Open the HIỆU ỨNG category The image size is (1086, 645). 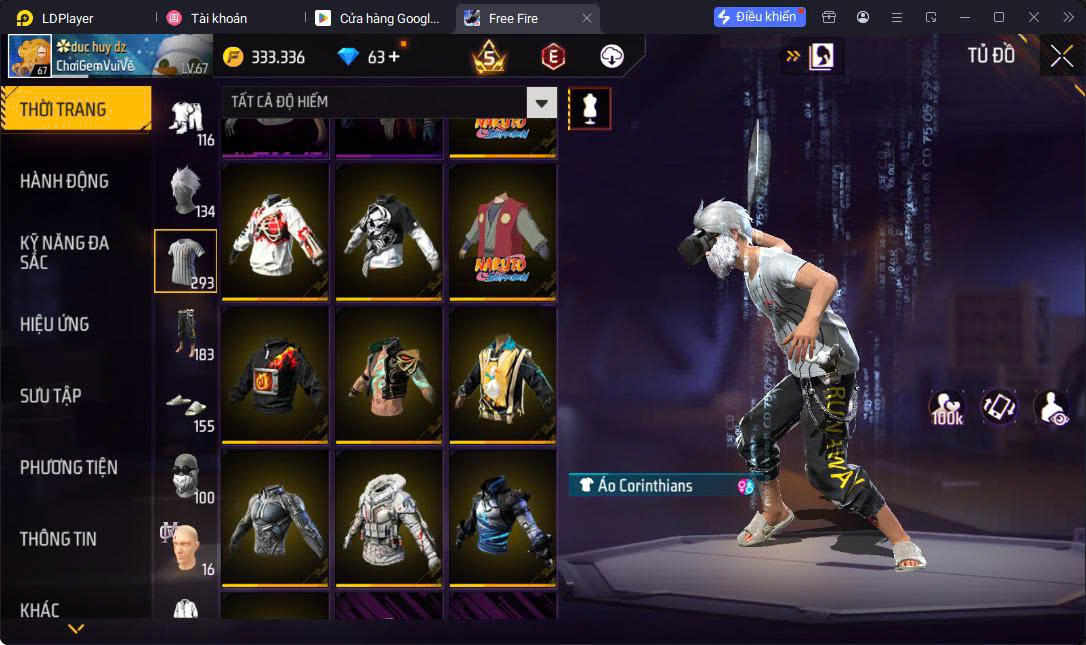55,324
